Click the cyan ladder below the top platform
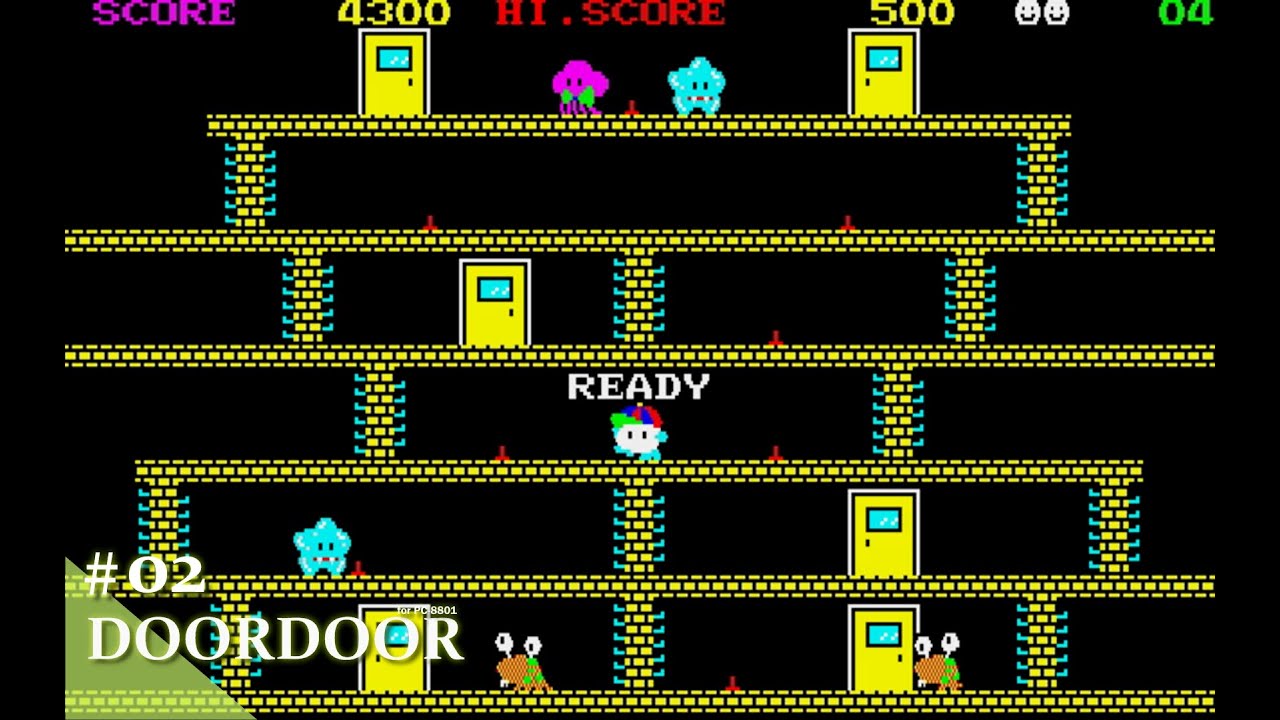The image size is (1280, 720). pos(248,180)
